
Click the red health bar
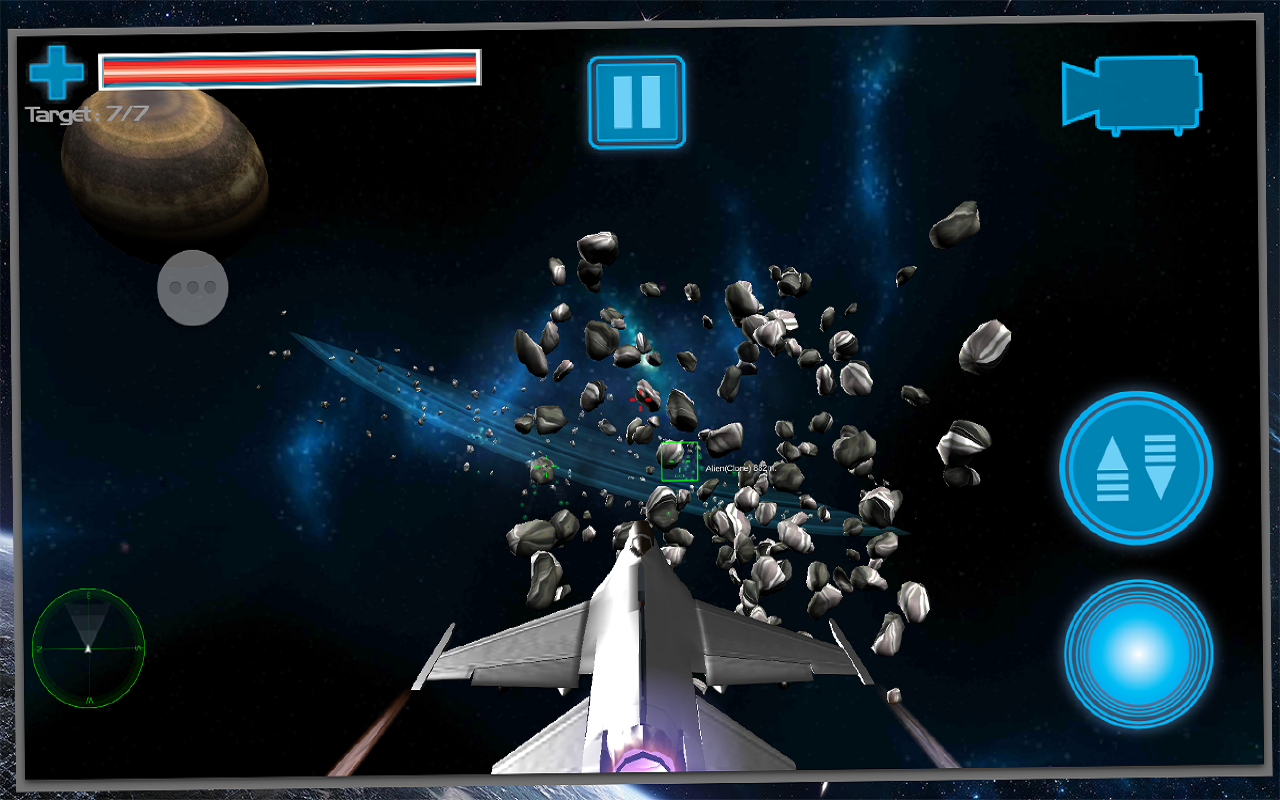tap(290, 70)
